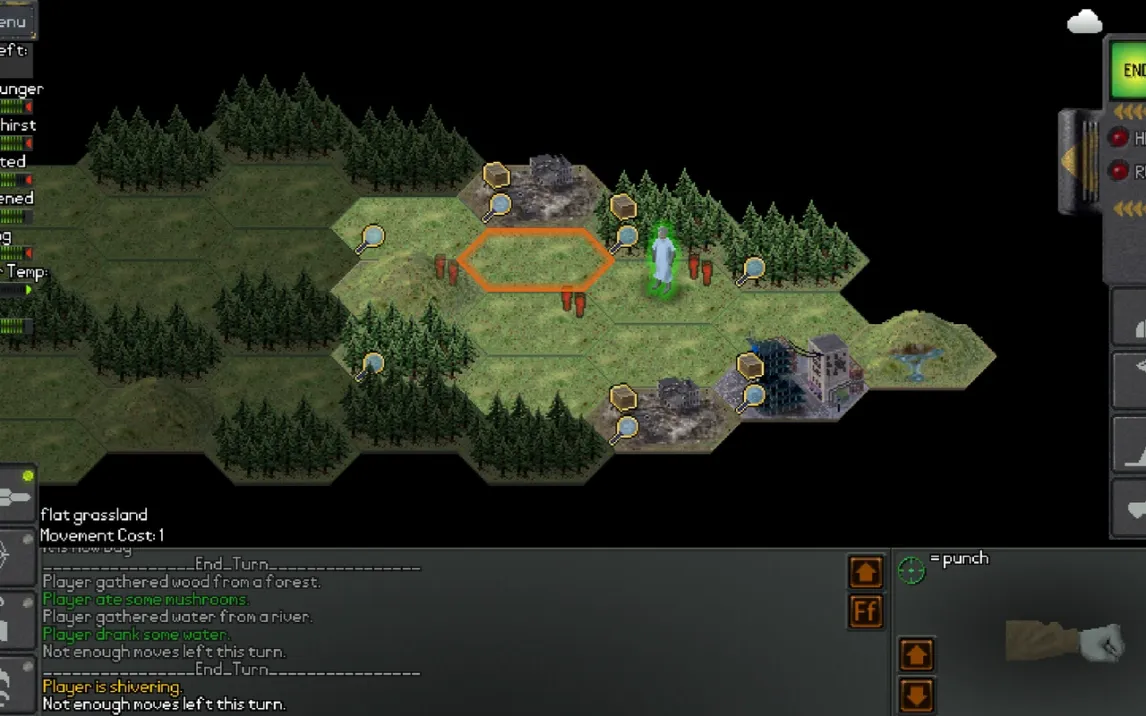Click the Ff fast-forward log button
This screenshot has width=1146, height=716.
pyautogui.click(x=866, y=611)
